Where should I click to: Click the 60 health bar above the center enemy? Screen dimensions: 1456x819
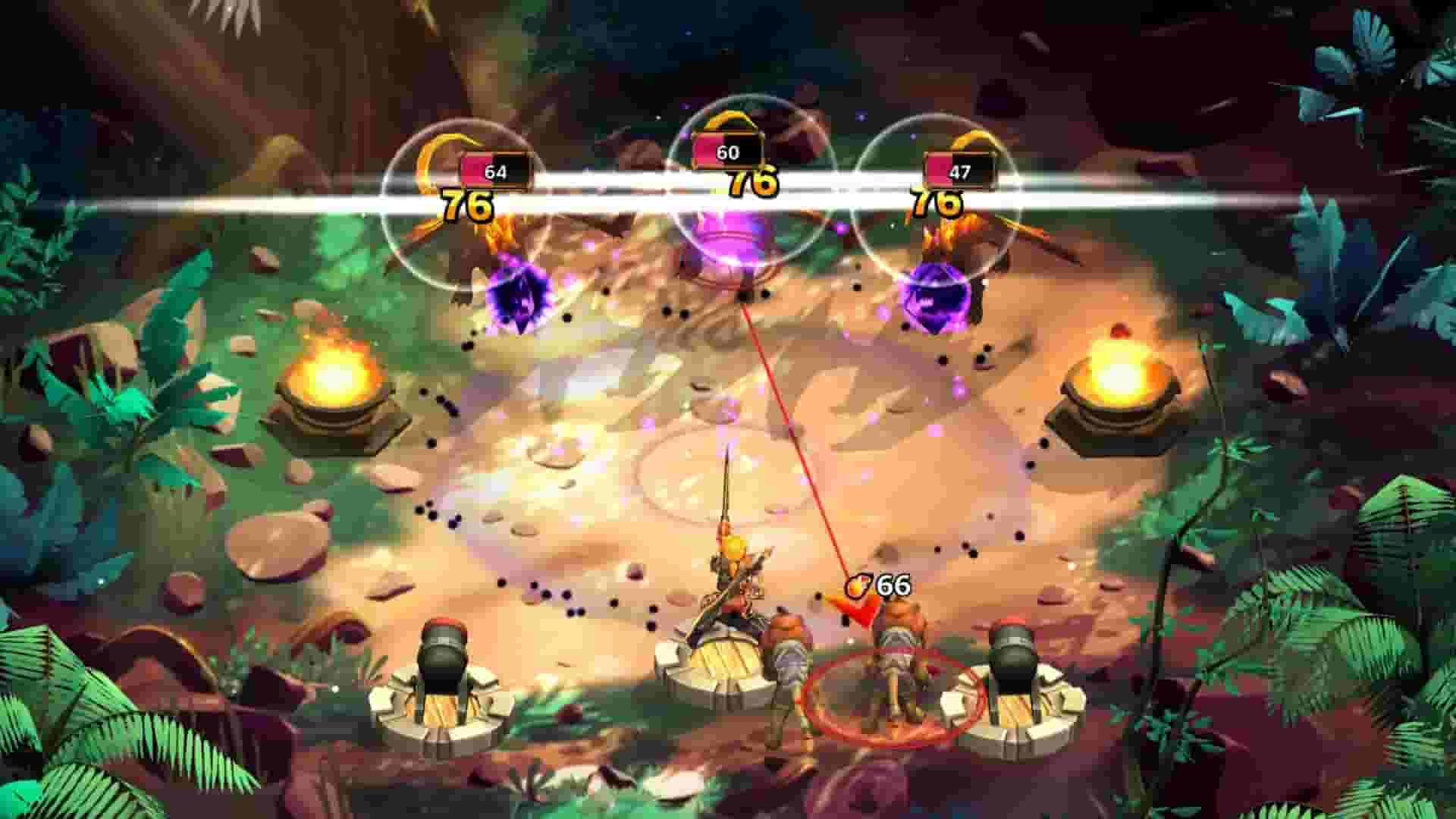tap(725, 151)
